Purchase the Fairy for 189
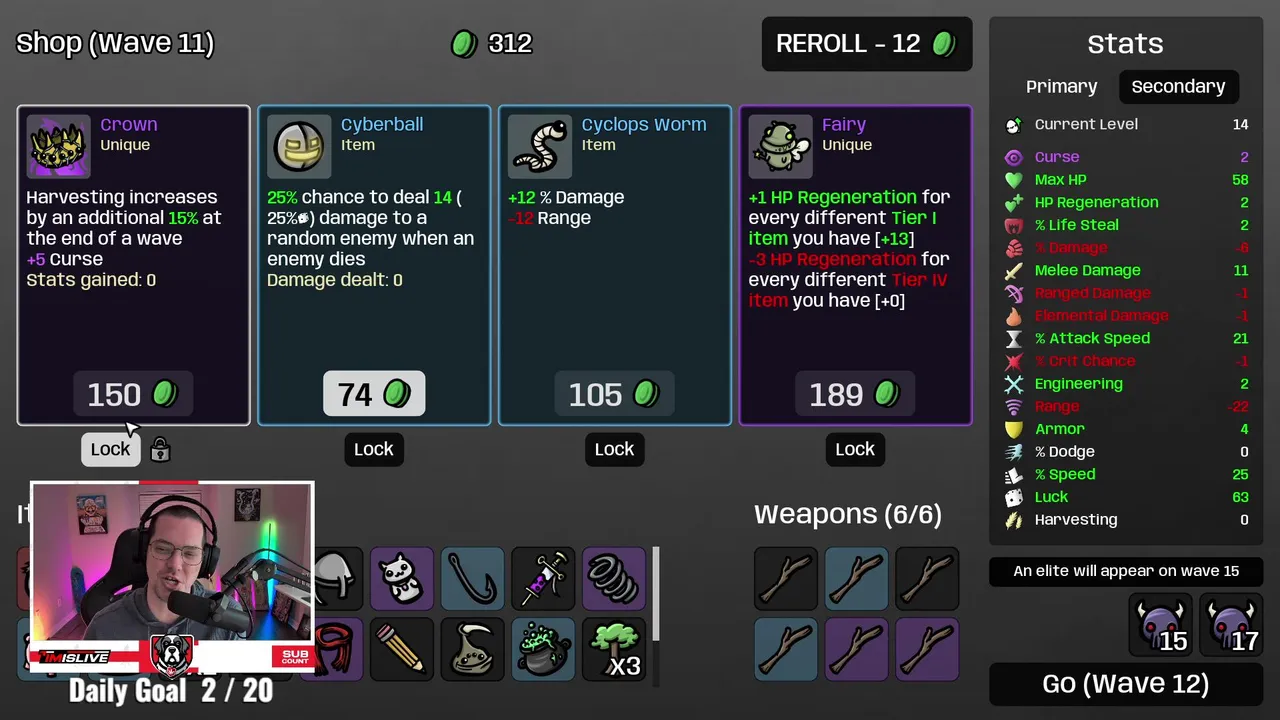The width and height of the screenshot is (1280, 720). pos(855,395)
